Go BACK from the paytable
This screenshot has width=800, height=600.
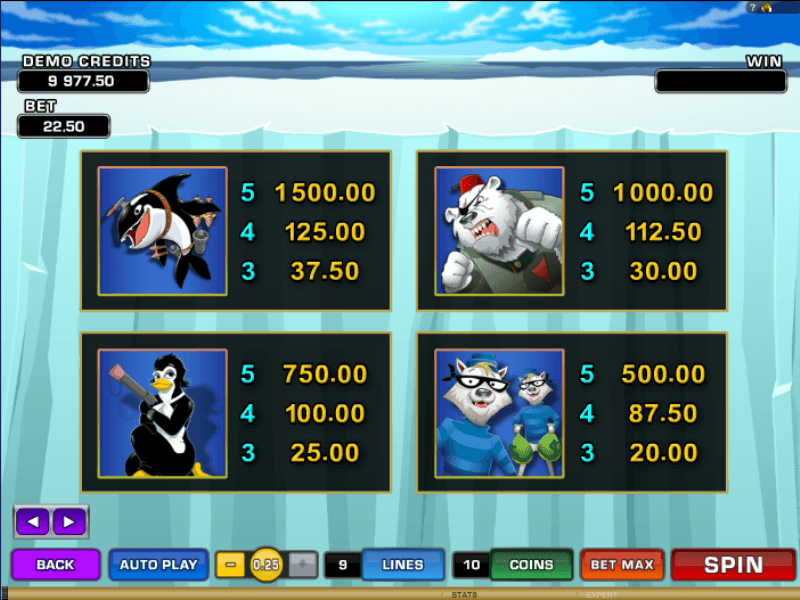coord(56,565)
